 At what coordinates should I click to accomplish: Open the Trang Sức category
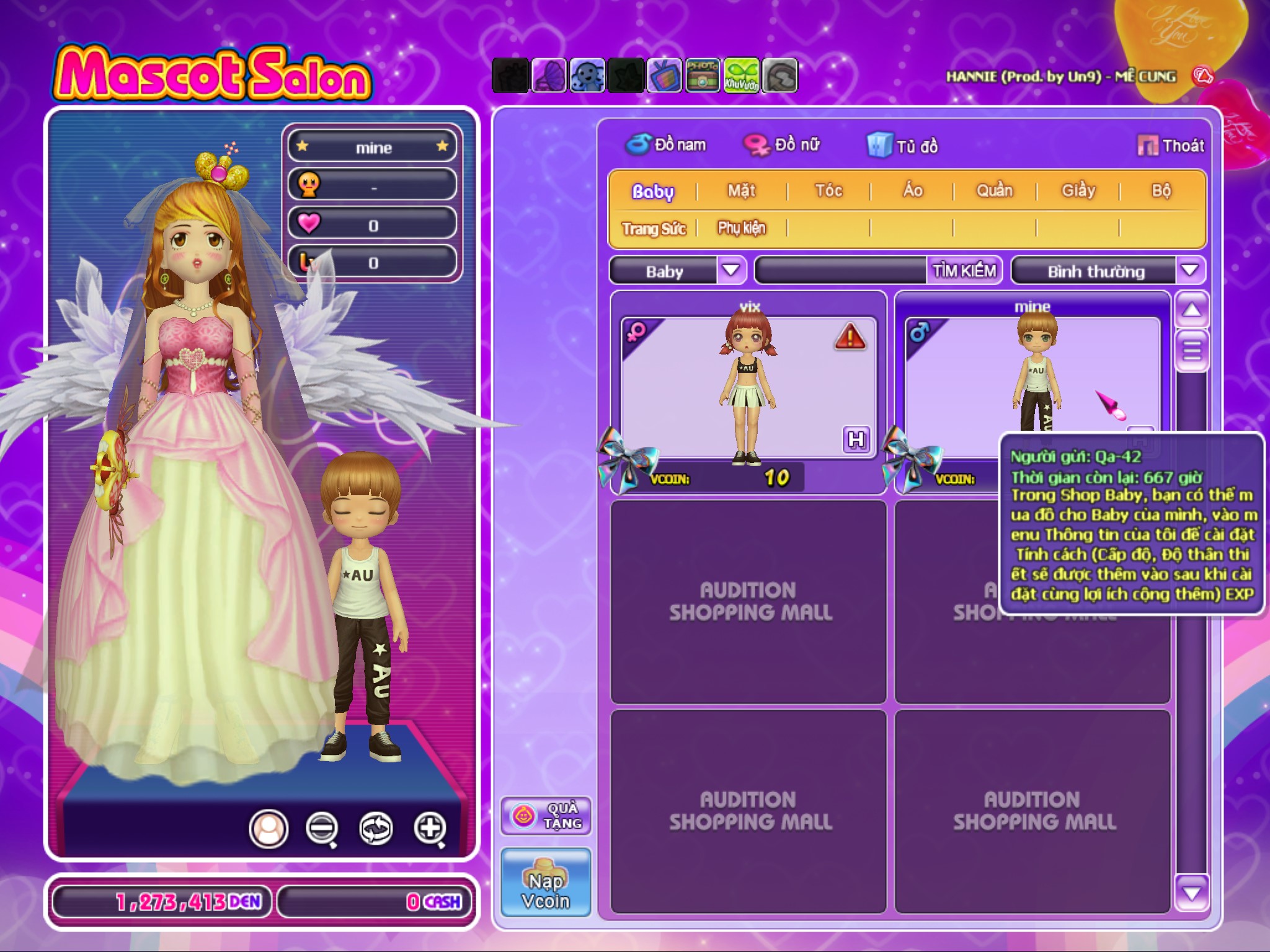click(x=654, y=229)
